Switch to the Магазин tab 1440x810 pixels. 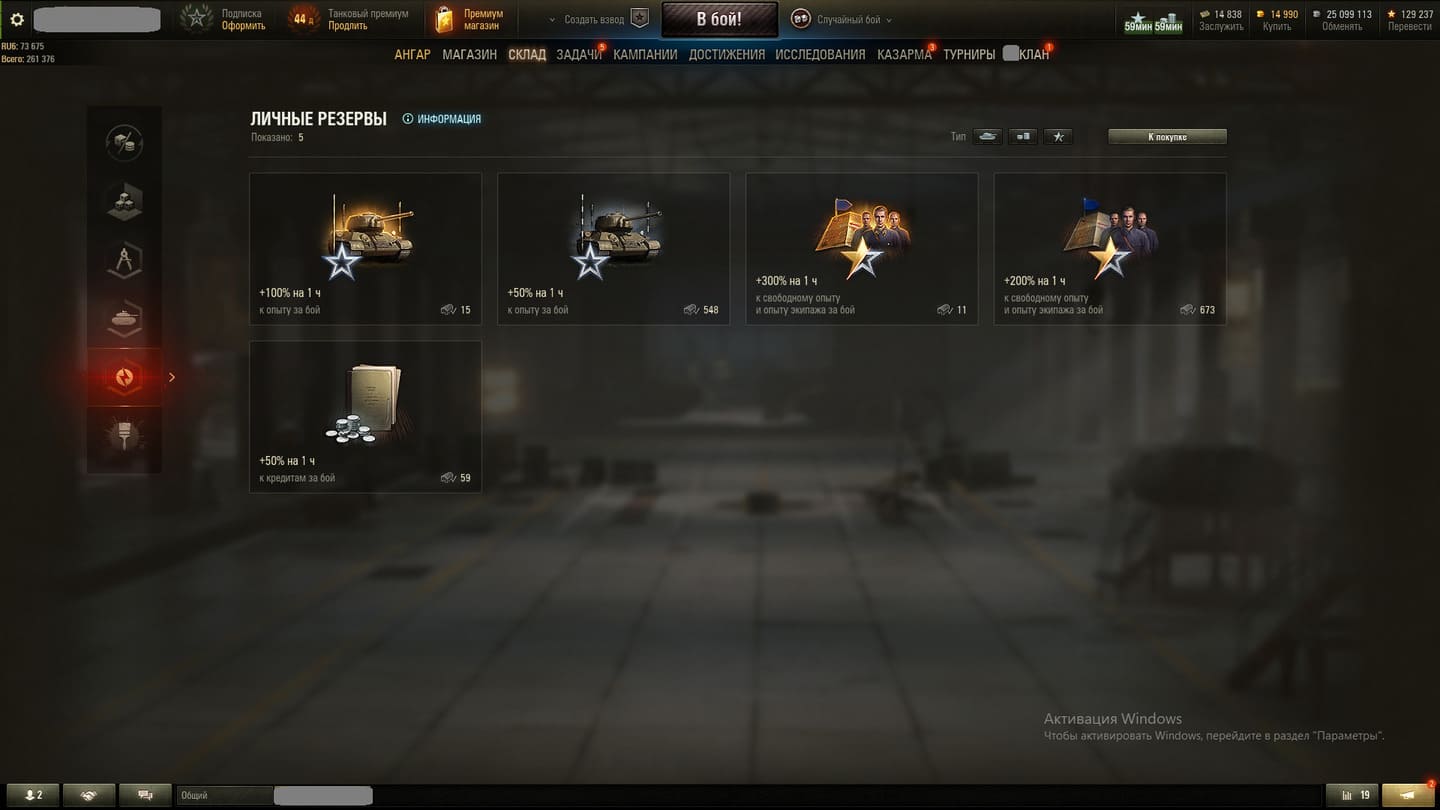[469, 54]
